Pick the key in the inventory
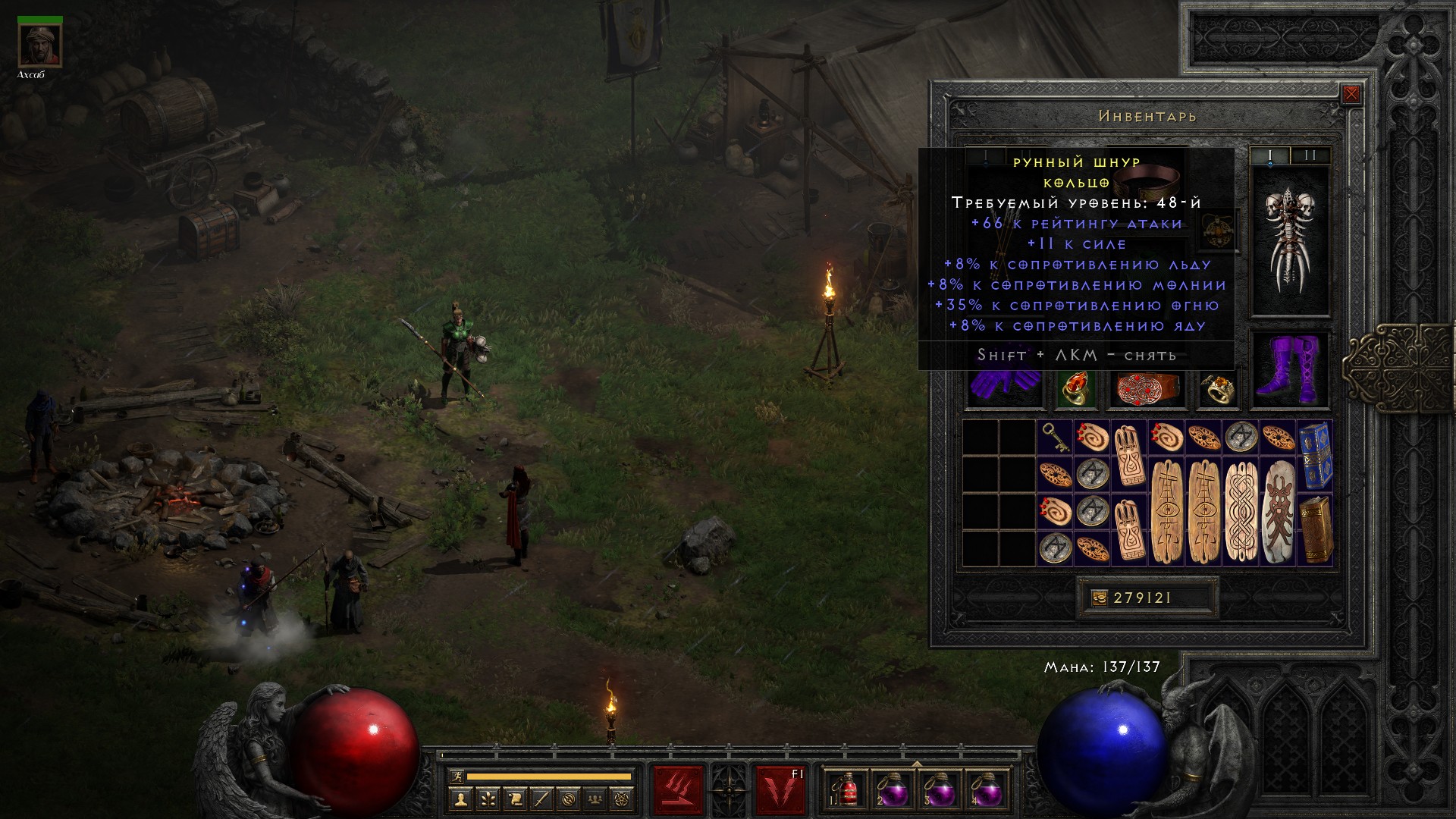Viewport: 1456px width, 819px height. (x=1055, y=438)
